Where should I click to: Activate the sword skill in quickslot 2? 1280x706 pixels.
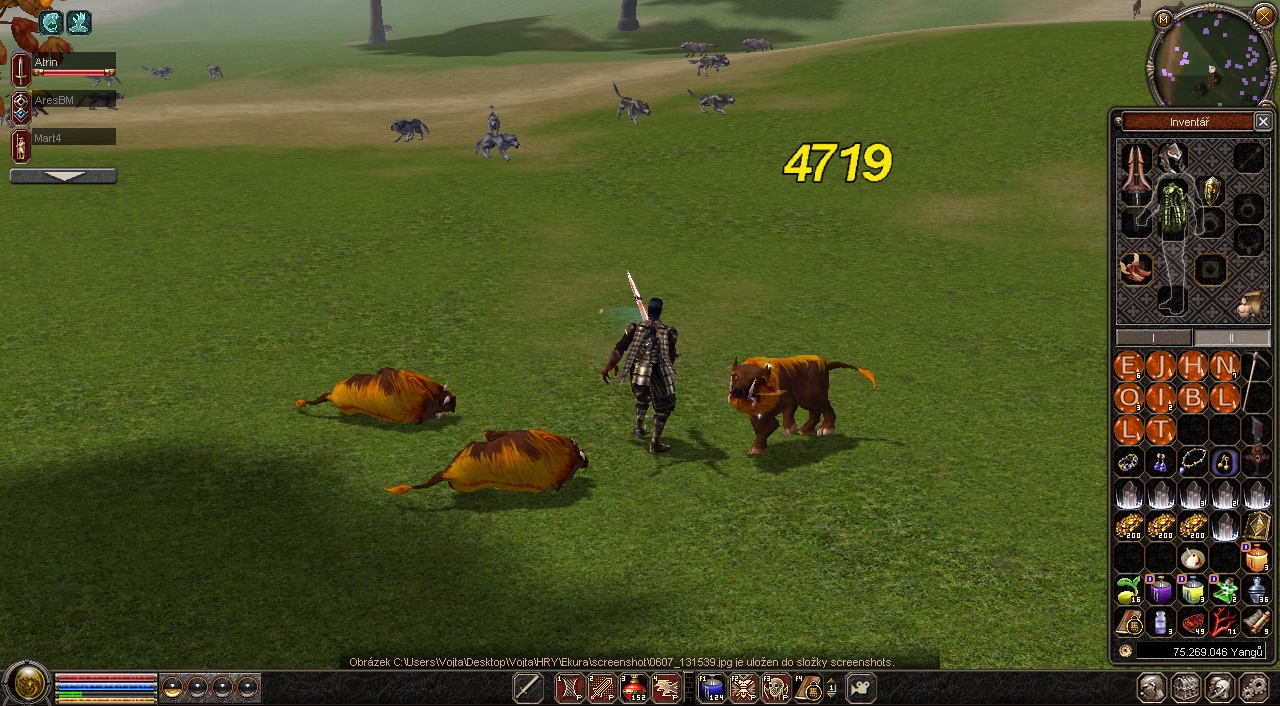point(602,688)
